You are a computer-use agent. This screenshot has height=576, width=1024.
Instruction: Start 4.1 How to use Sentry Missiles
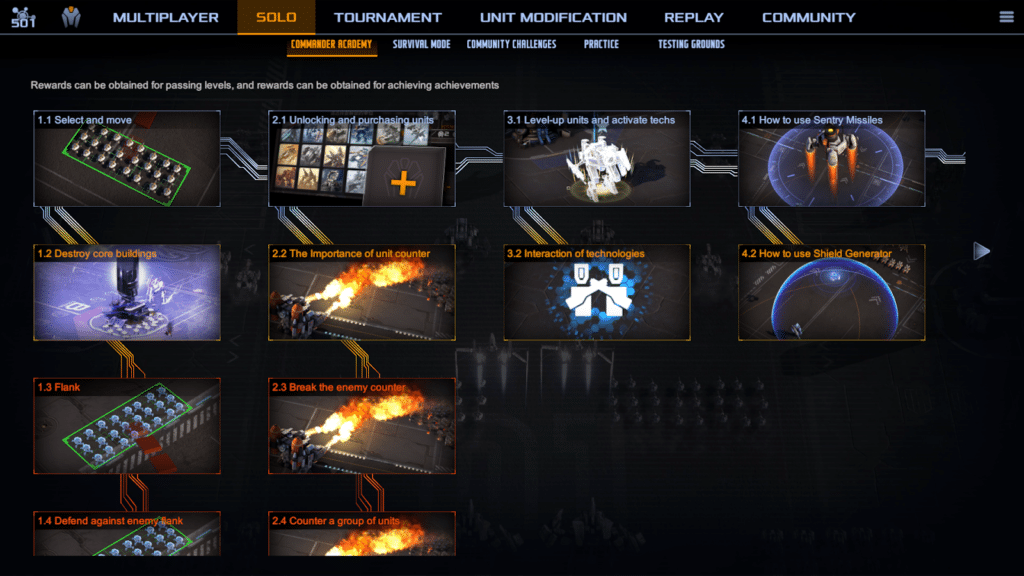tap(831, 159)
